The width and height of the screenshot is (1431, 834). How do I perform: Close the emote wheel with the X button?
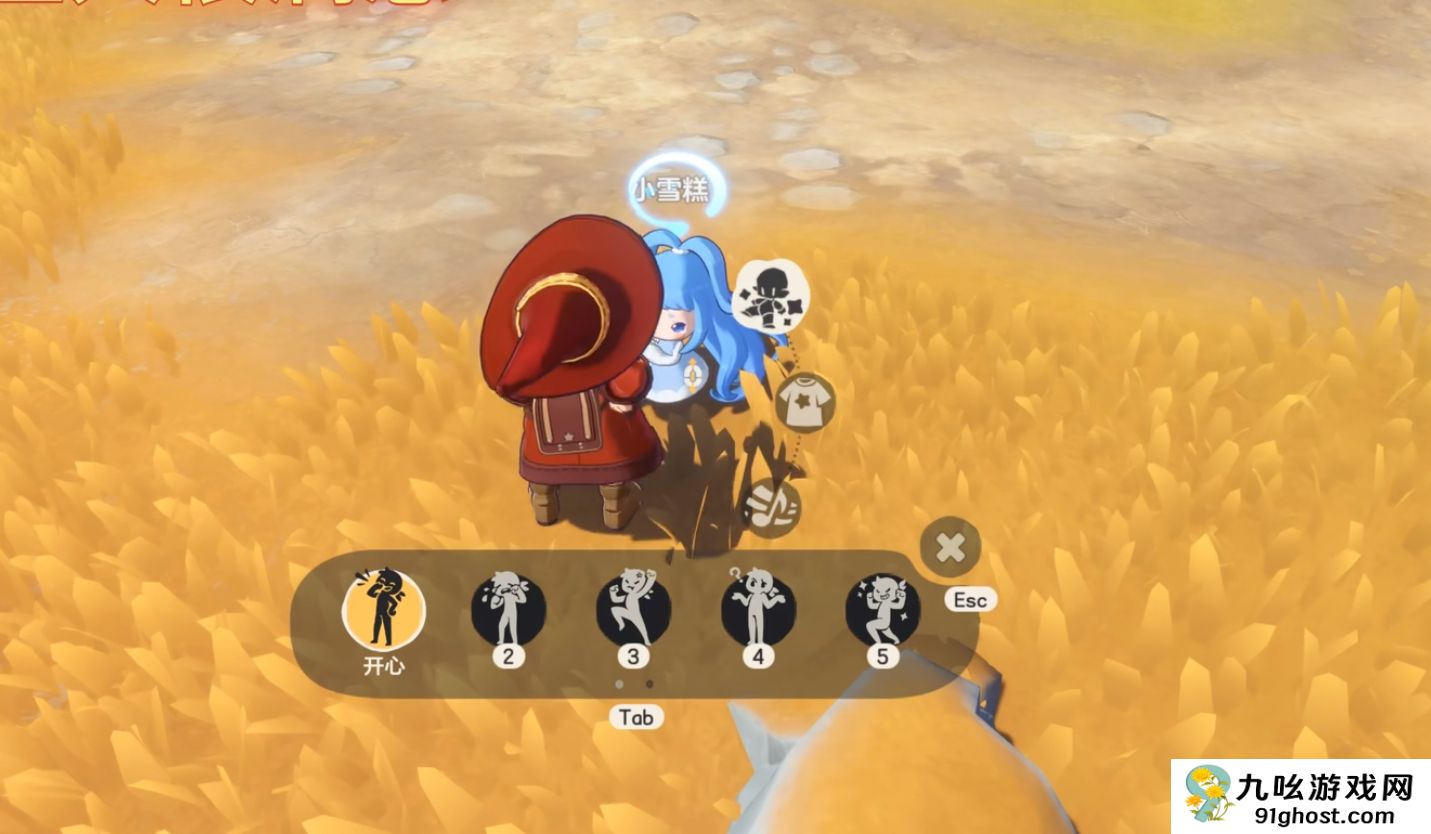click(950, 547)
